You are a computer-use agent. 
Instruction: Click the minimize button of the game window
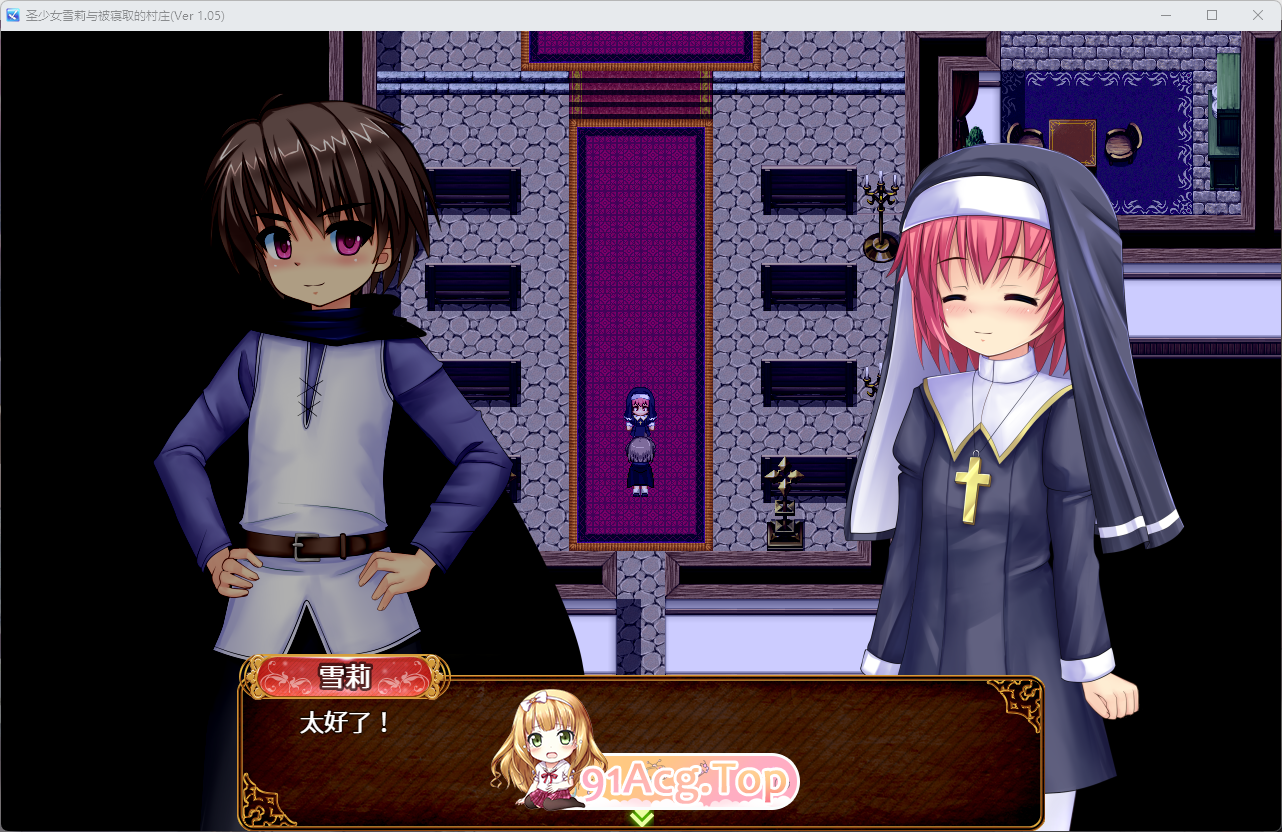(1165, 15)
